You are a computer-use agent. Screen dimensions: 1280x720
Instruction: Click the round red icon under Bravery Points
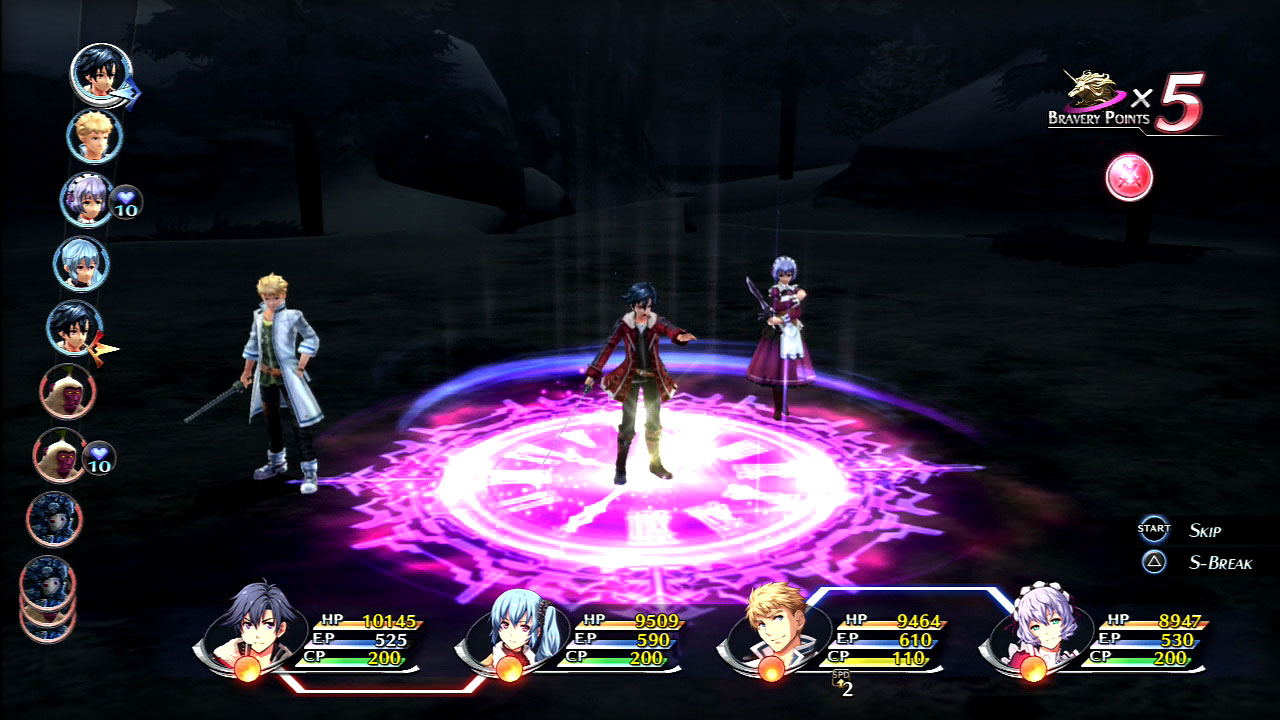click(x=1129, y=178)
